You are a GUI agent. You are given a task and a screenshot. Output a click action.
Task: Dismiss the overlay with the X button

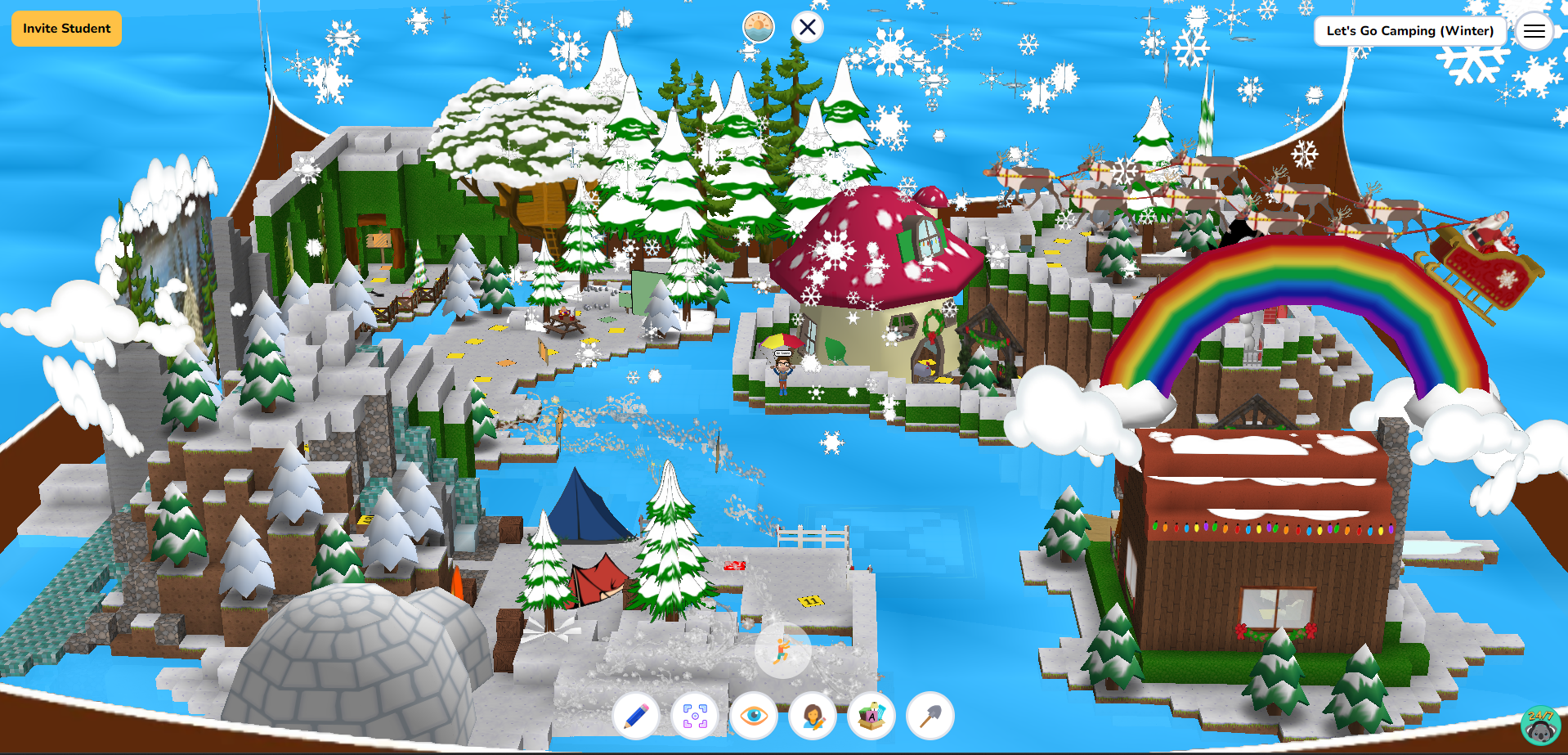806,26
